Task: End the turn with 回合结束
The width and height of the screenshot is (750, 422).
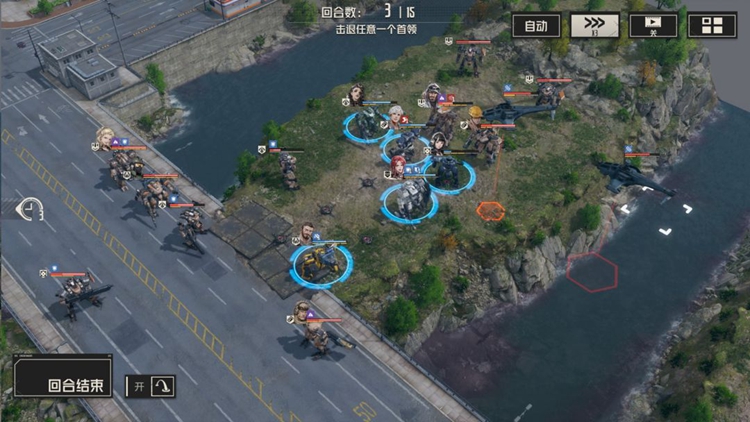Action: point(63,383)
